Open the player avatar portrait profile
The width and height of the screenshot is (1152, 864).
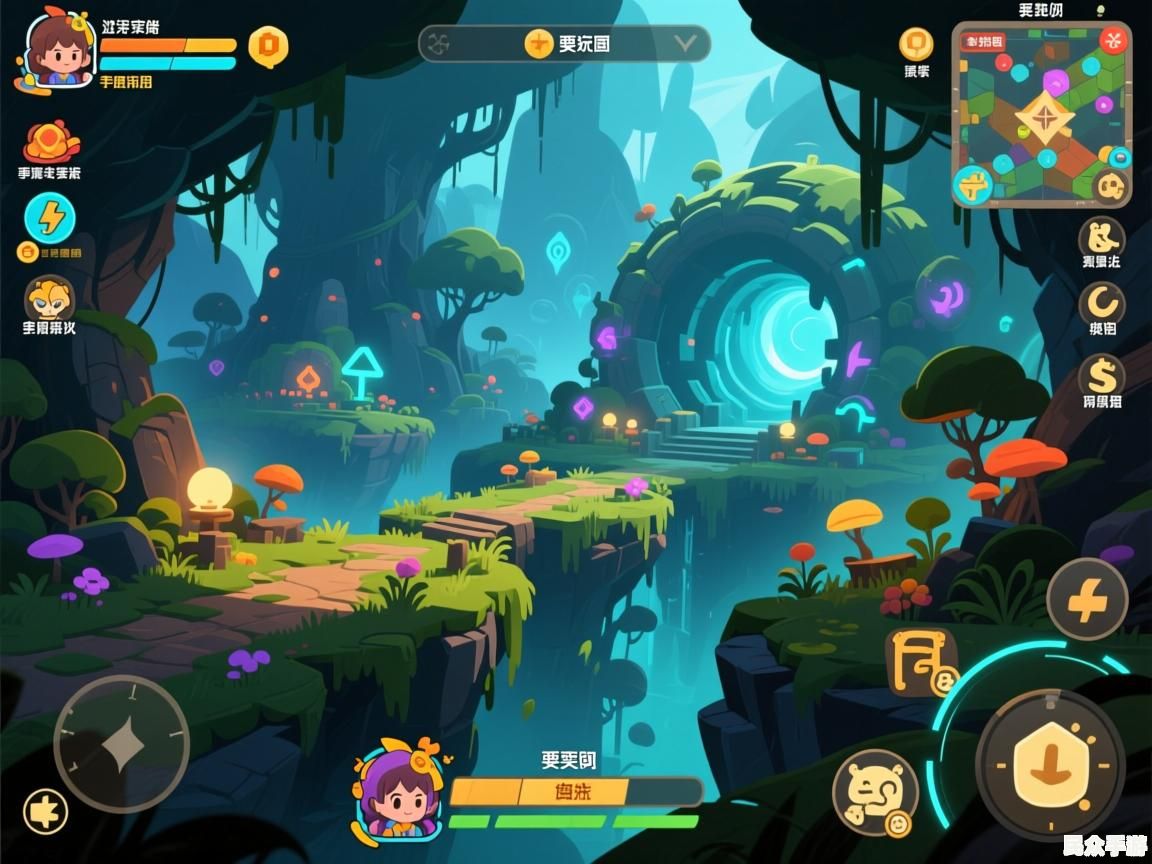(x=55, y=50)
